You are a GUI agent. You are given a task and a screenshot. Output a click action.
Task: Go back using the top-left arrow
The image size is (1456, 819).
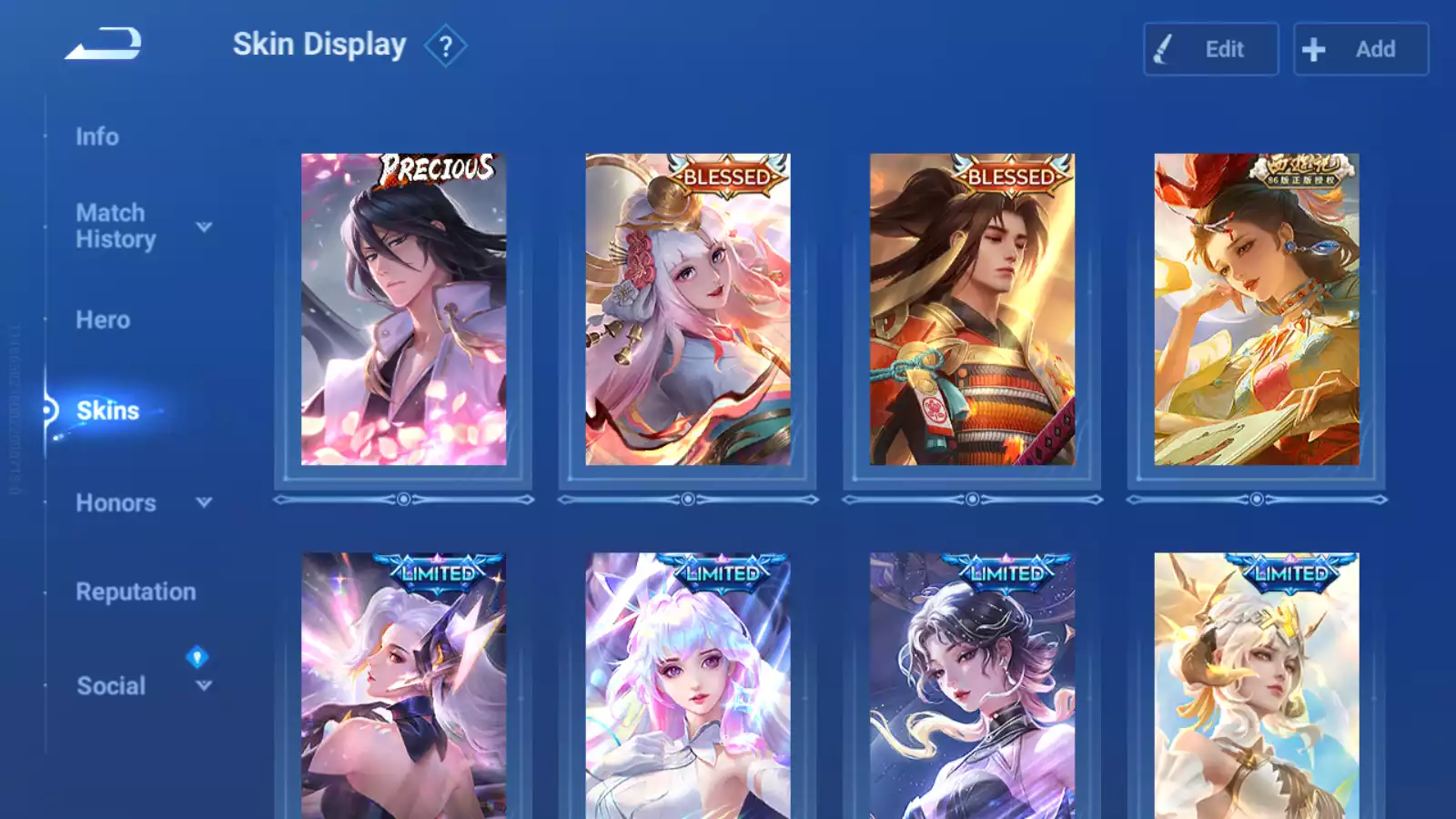(x=104, y=44)
